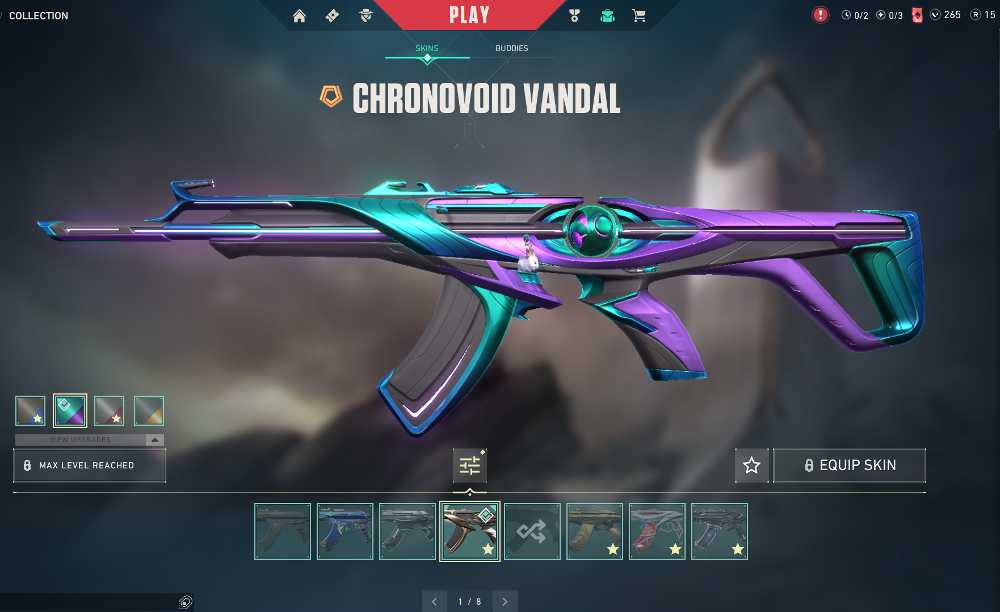Image resolution: width=1000 pixels, height=612 pixels.
Task: Equip the Chronovoid Vandal skin
Action: tap(849, 465)
